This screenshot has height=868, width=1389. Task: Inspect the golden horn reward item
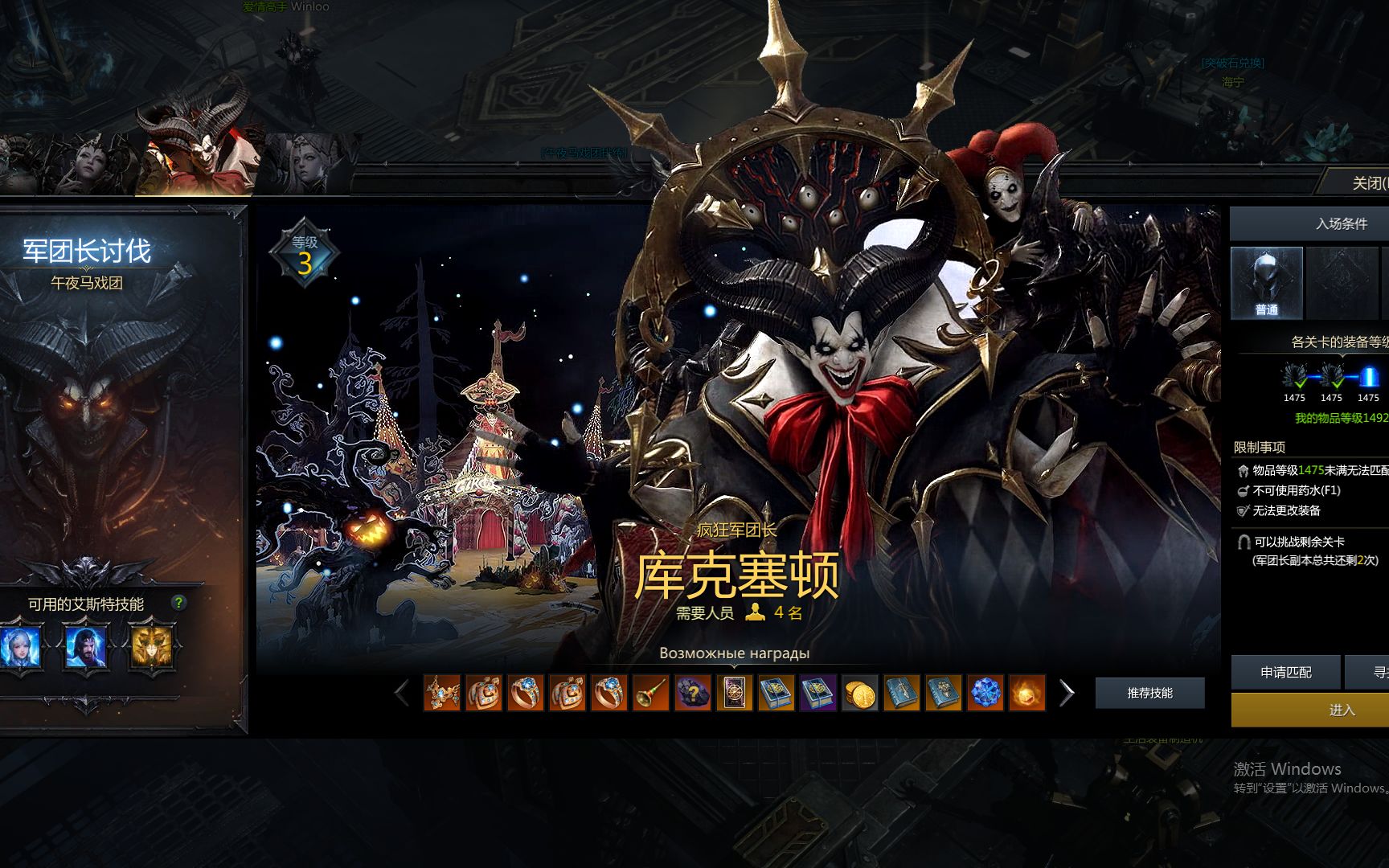(650, 693)
